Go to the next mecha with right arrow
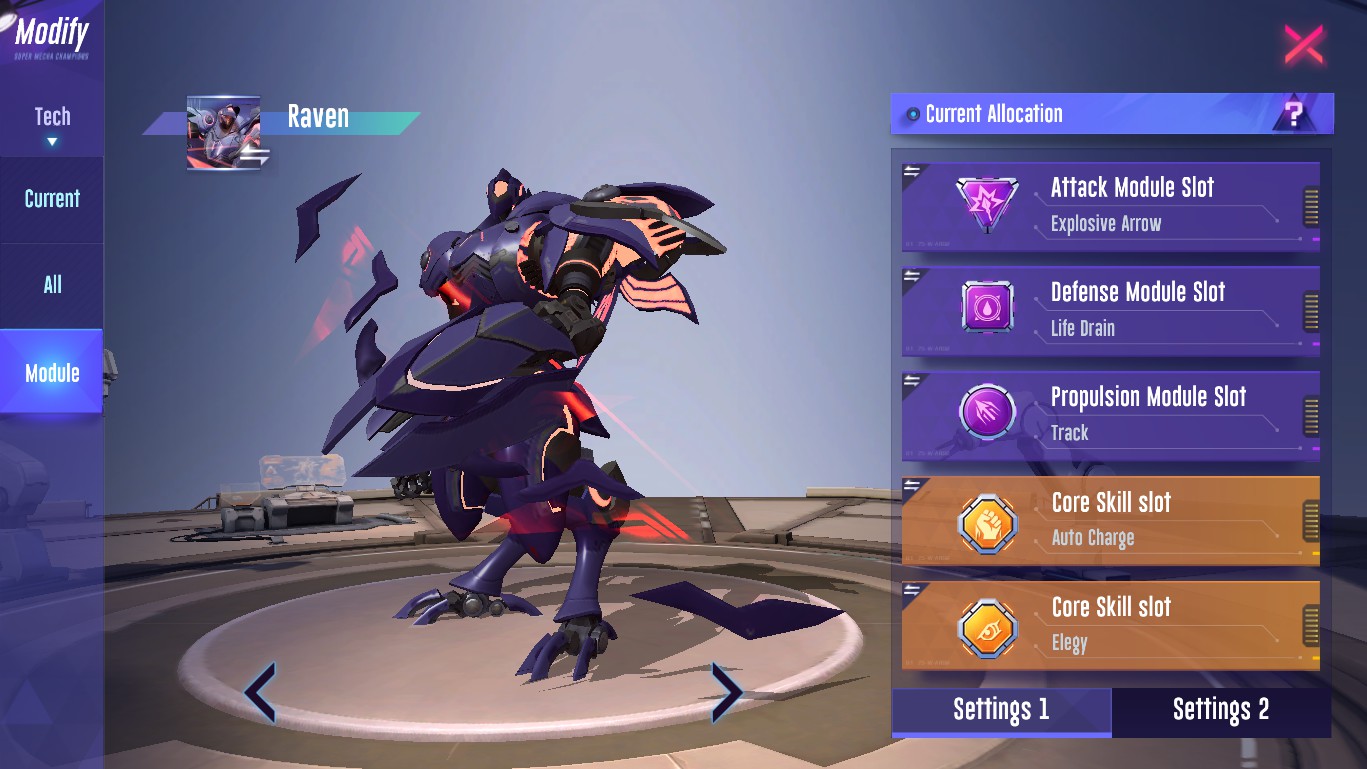This screenshot has height=769, width=1367. coord(725,691)
